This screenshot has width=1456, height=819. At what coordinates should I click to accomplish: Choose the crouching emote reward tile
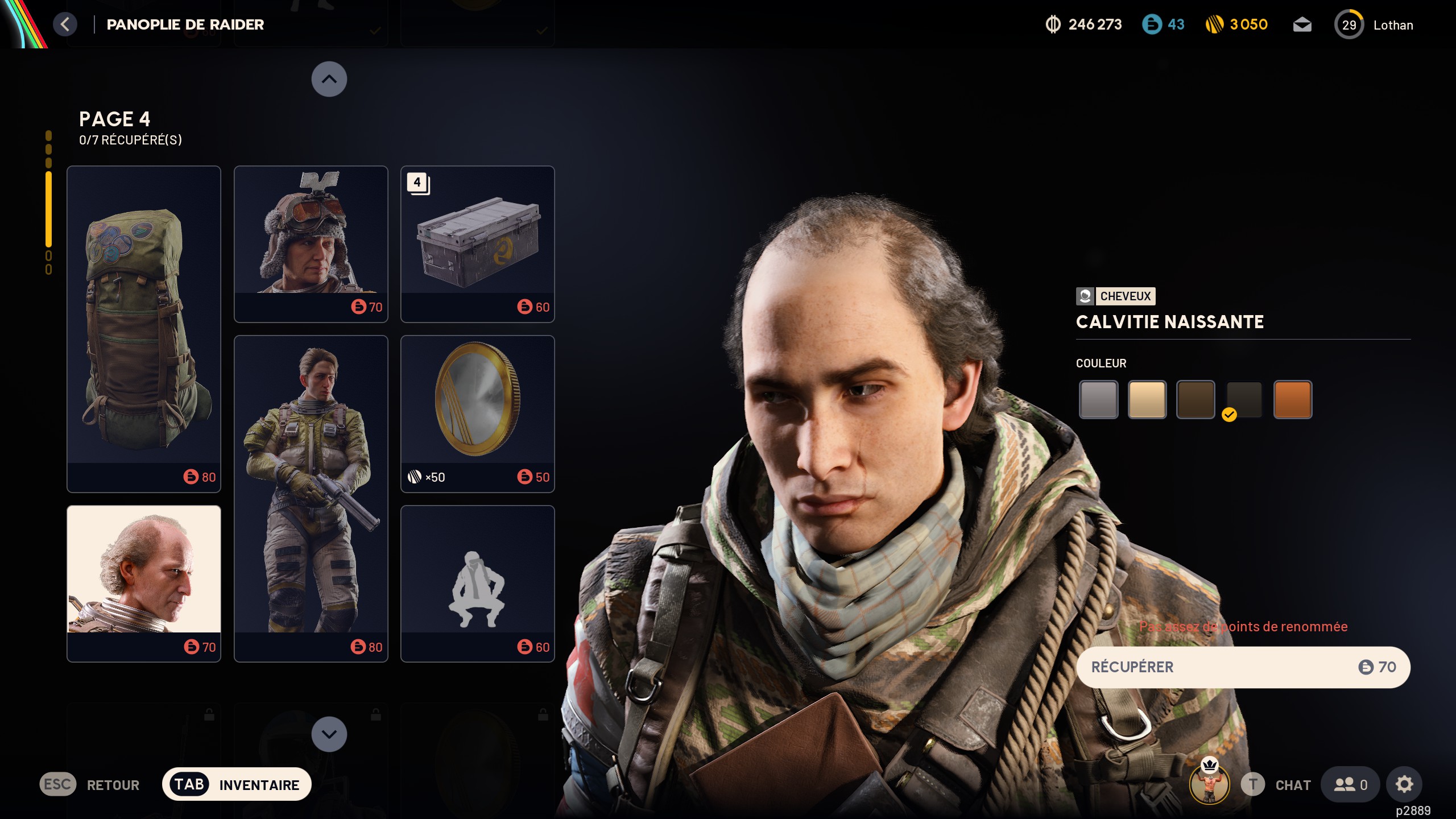(477, 583)
